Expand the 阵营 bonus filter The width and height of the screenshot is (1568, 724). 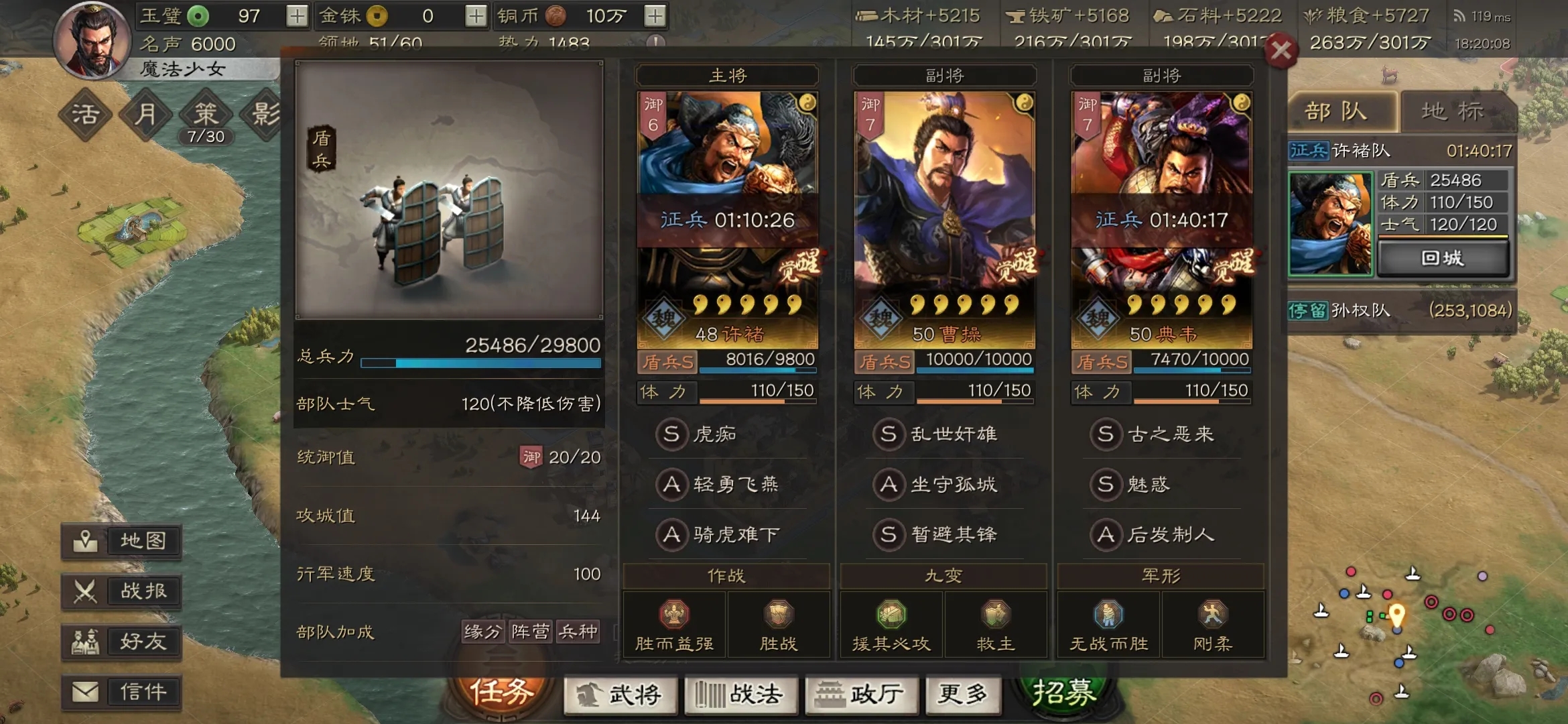(x=530, y=631)
